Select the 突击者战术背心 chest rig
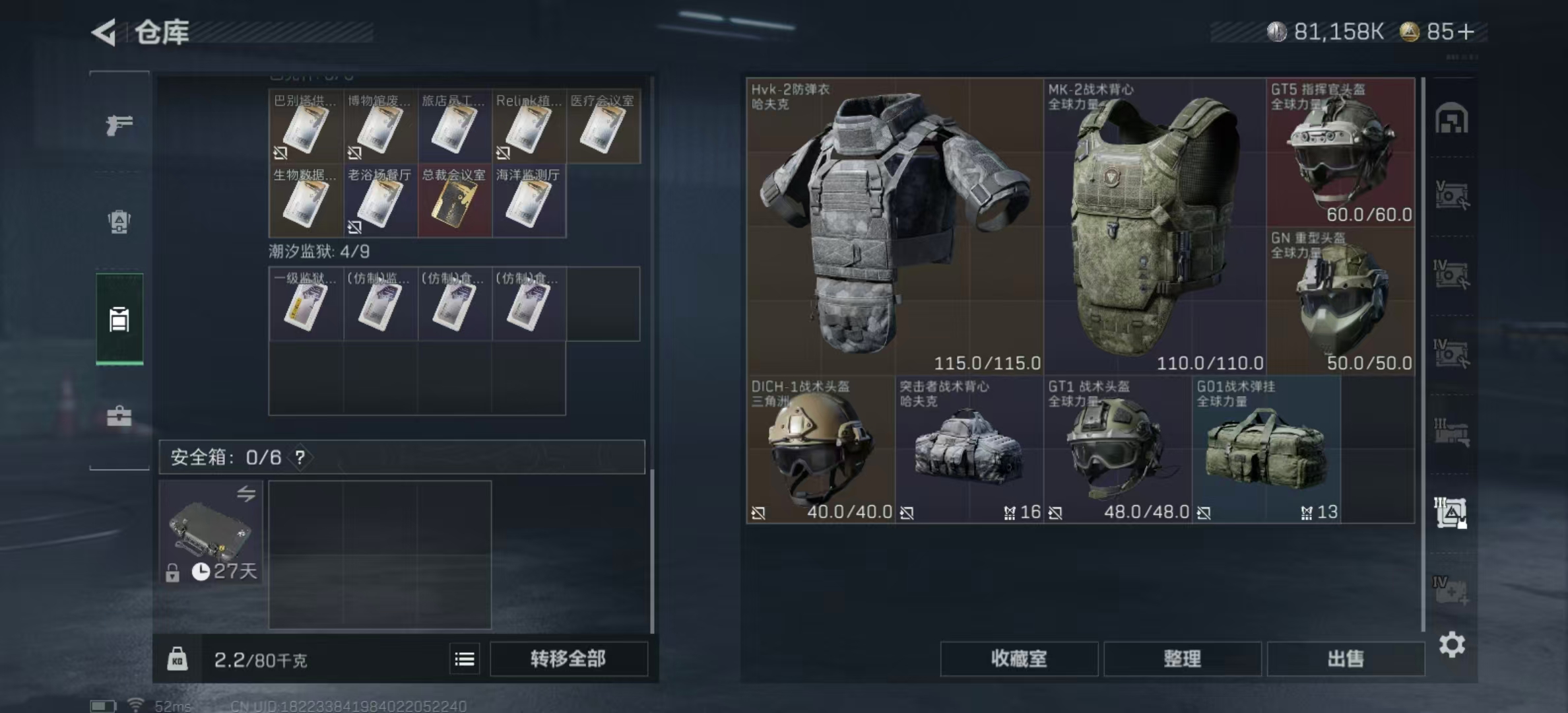The width and height of the screenshot is (1568, 713). tap(969, 450)
